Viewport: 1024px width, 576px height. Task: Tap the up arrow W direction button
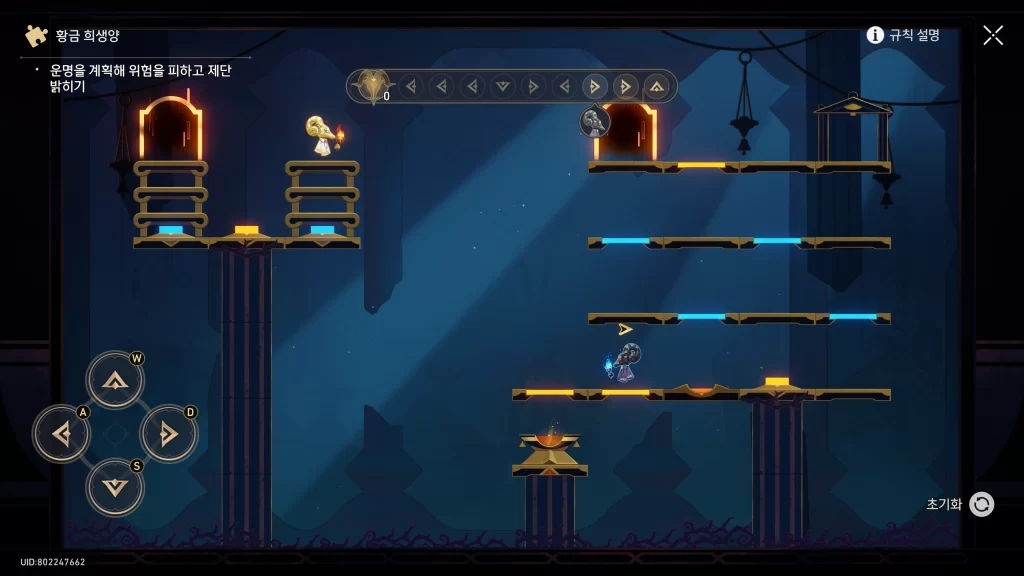pyautogui.click(x=115, y=380)
